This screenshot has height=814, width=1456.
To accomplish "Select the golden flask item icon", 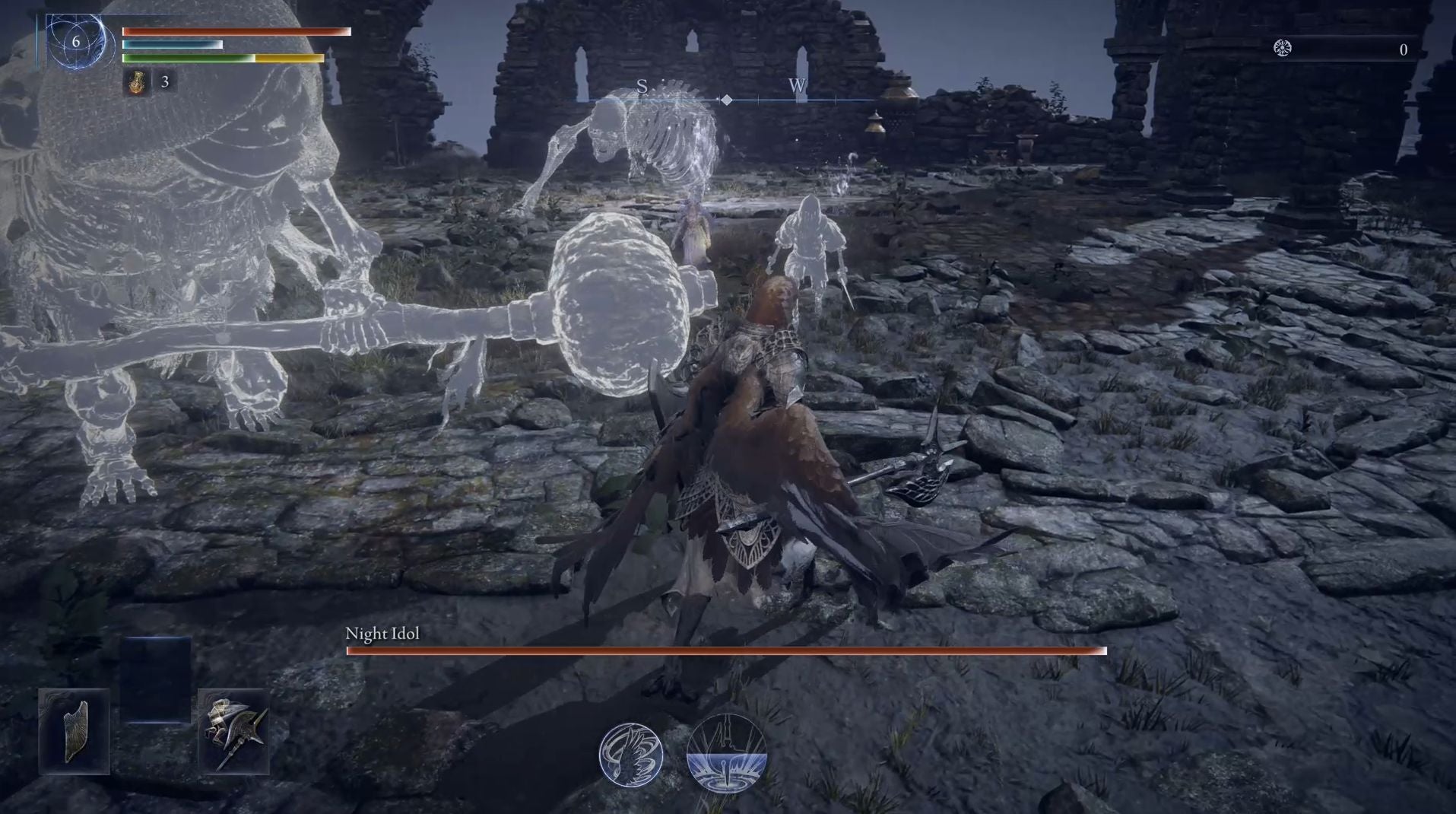I will coord(138,82).
